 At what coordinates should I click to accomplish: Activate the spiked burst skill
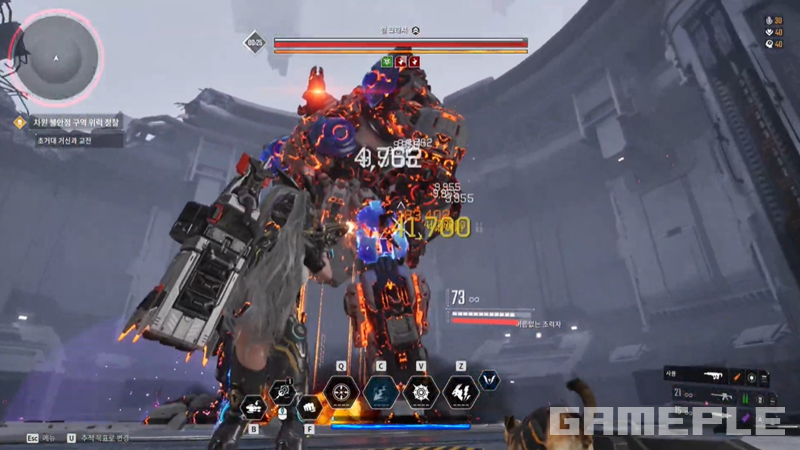point(420,391)
